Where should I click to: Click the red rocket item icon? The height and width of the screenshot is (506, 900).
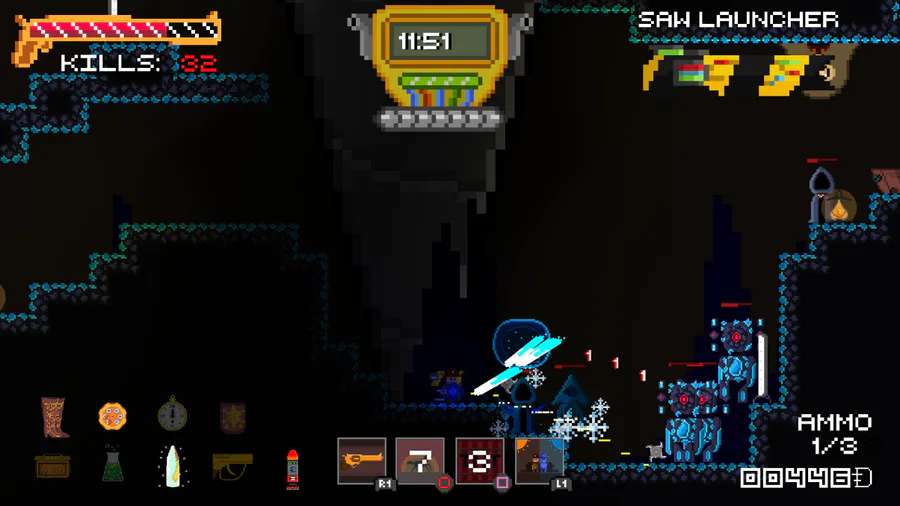(293, 468)
